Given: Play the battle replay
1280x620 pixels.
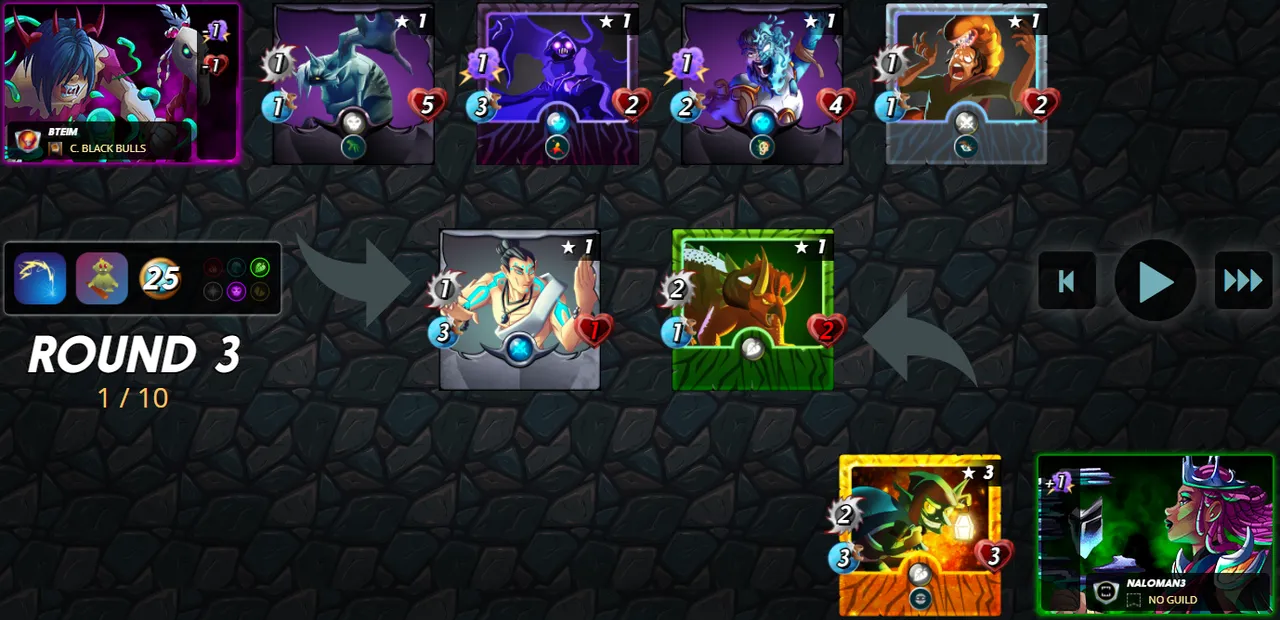Looking at the screenshot, I should (1155, 281).
